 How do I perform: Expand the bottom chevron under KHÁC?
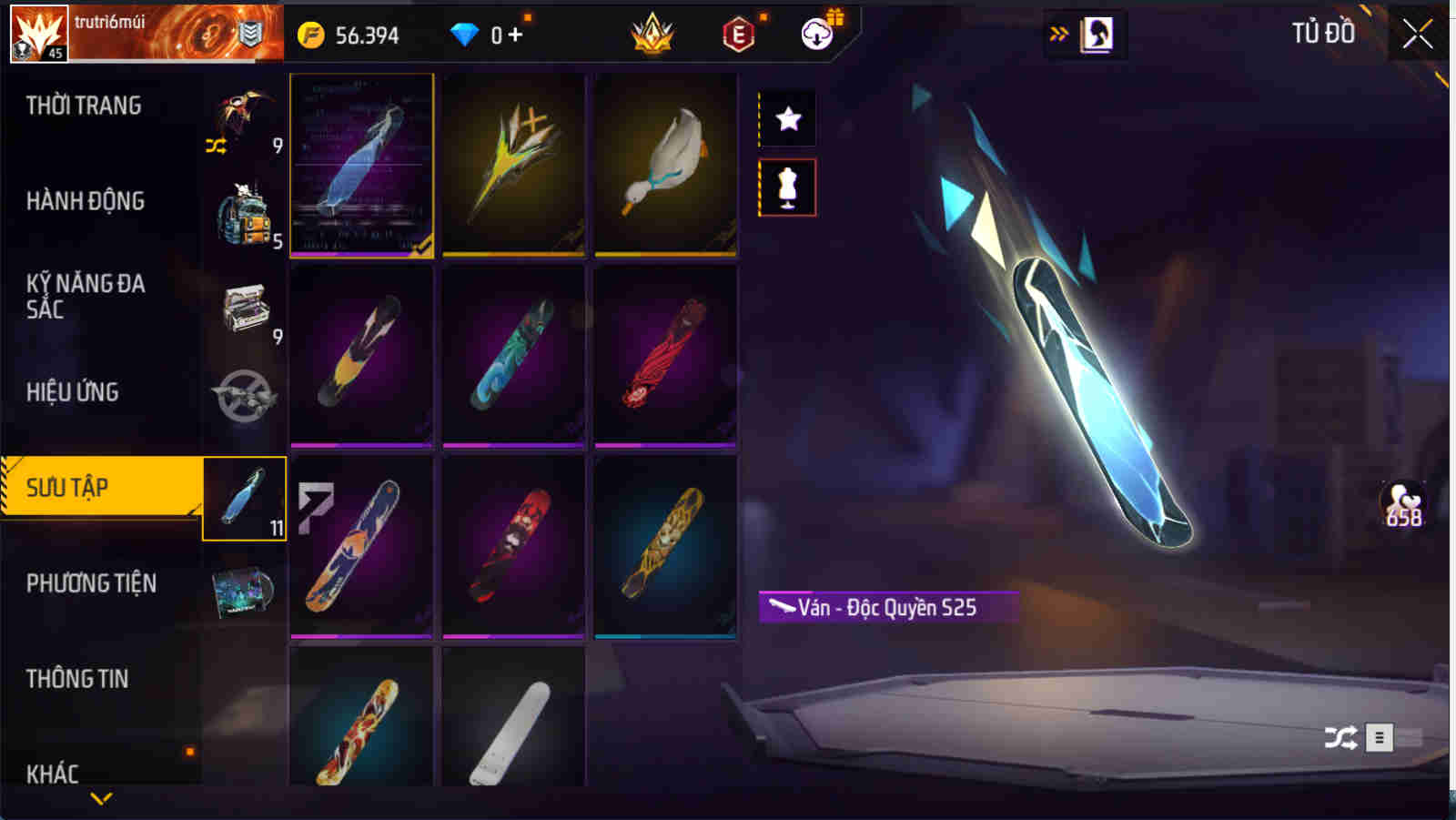click(x=100, y=799)
